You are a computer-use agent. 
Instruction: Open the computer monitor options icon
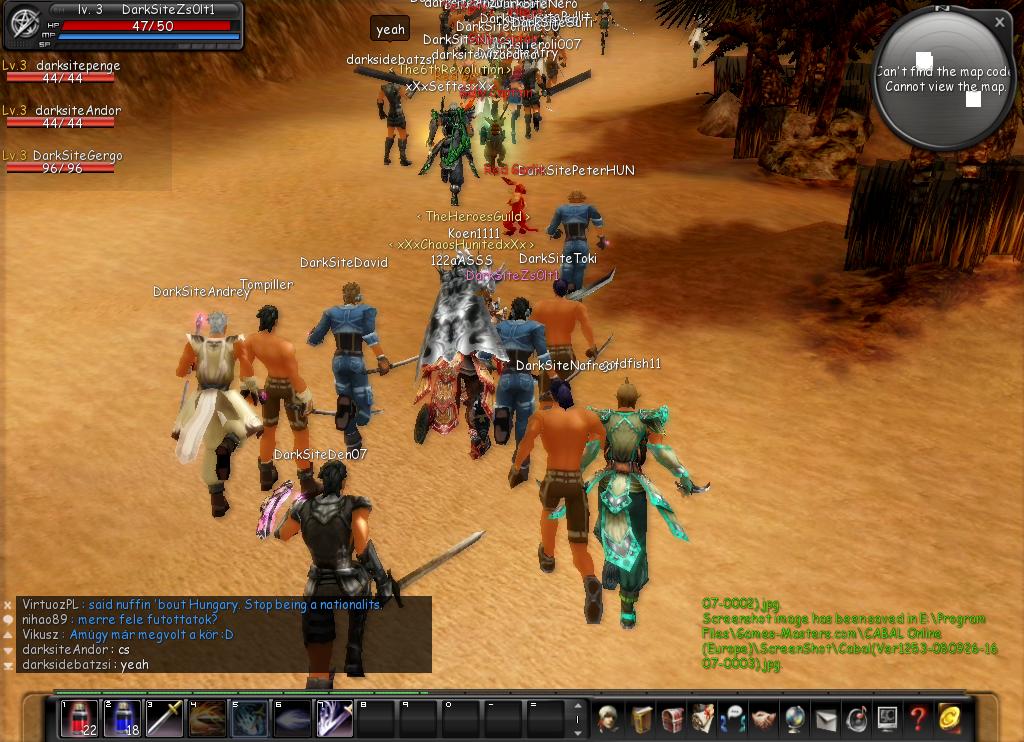tap(887, 719)
